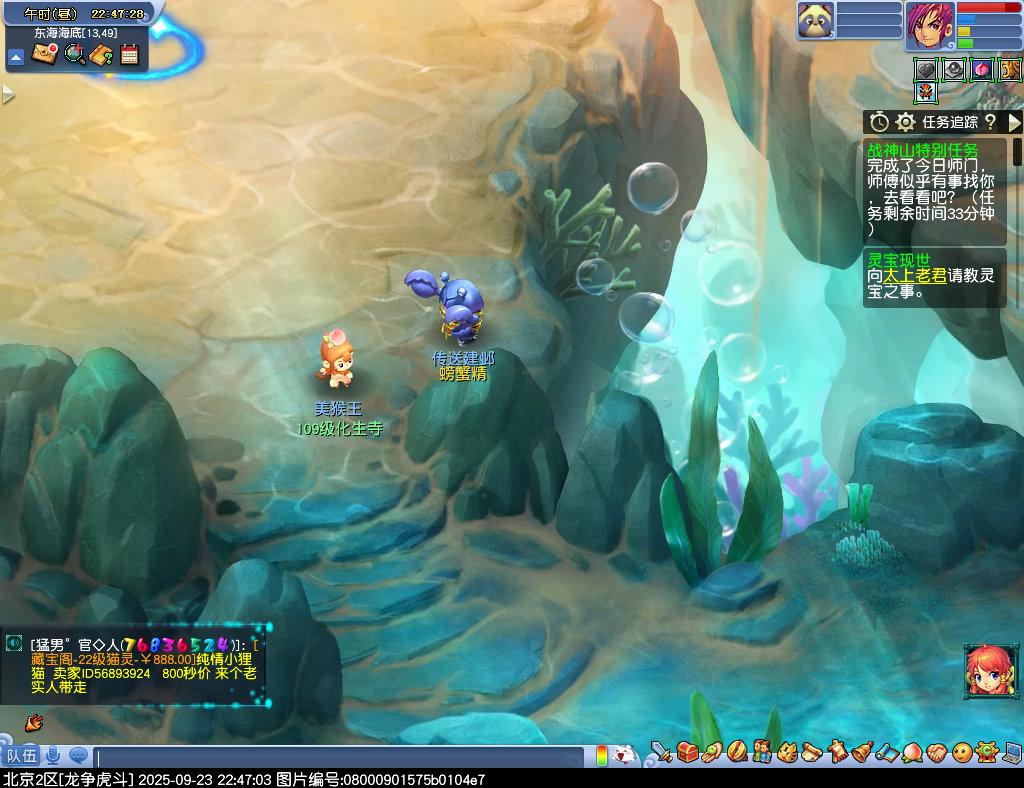Image resolution: width=1024 pixels, height=788 pixels.
Task: Open the help book with question mark
Action: (101, 54)
